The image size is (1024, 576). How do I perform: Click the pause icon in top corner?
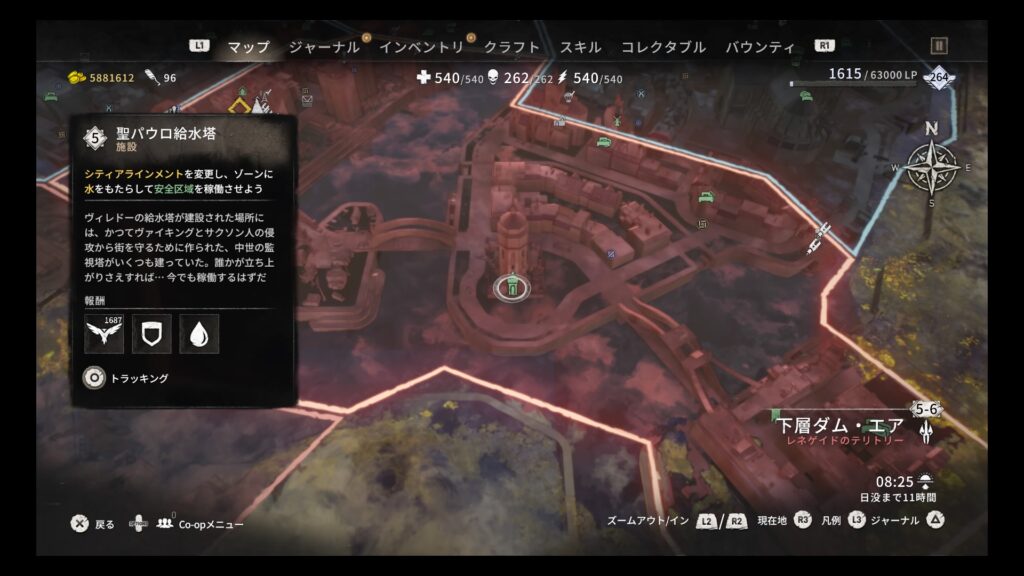(938, 46)
